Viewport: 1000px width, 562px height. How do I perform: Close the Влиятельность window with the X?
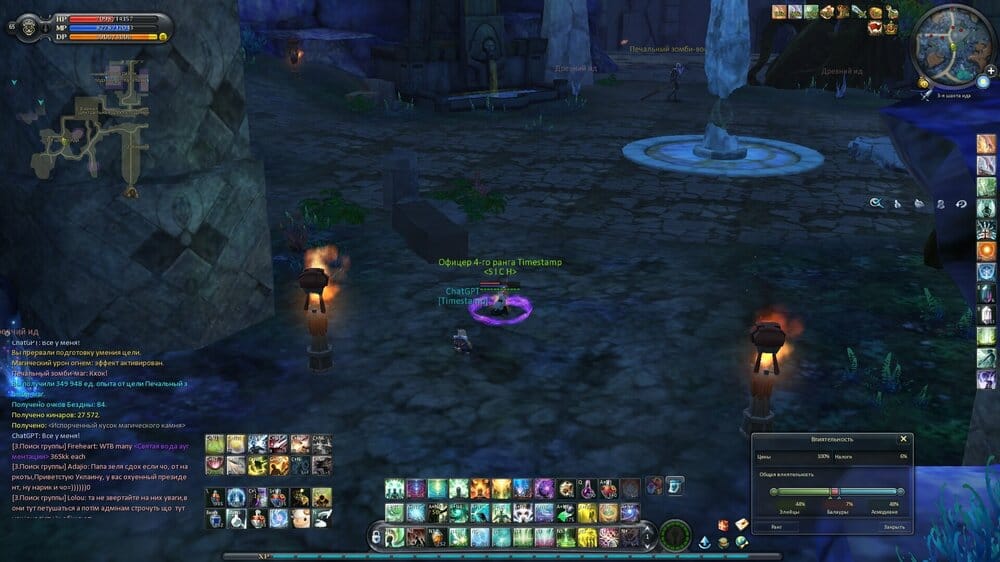point(903,439)
